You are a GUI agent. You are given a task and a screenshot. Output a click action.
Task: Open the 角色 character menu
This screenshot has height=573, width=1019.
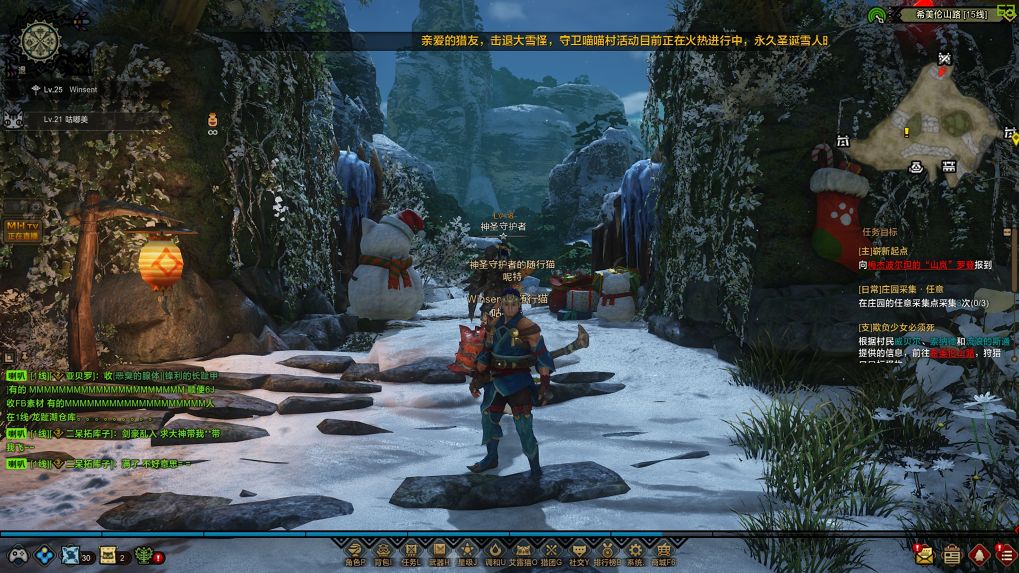coord(355,551)
